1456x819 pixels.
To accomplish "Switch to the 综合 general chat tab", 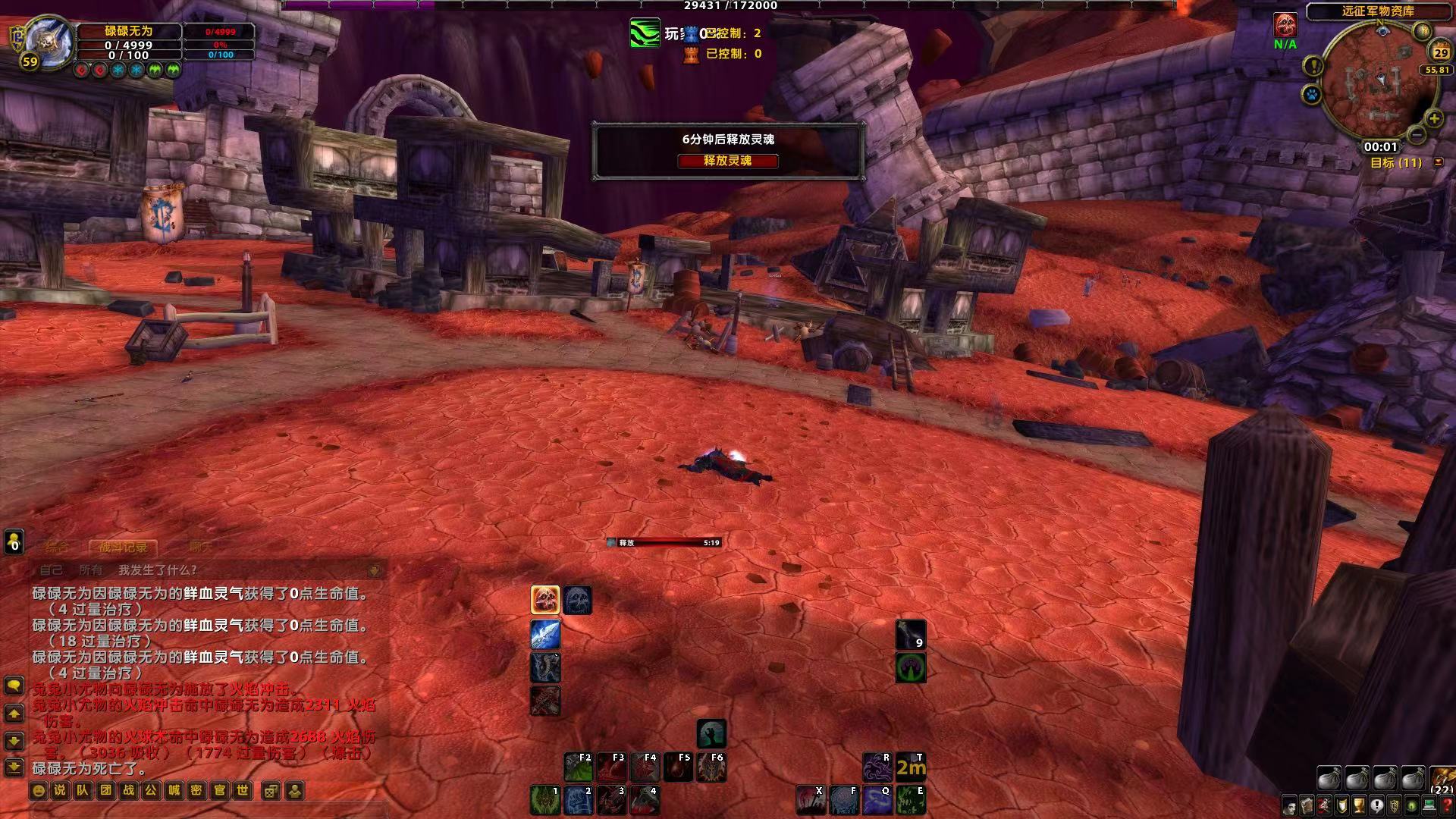I will point(57,546).
